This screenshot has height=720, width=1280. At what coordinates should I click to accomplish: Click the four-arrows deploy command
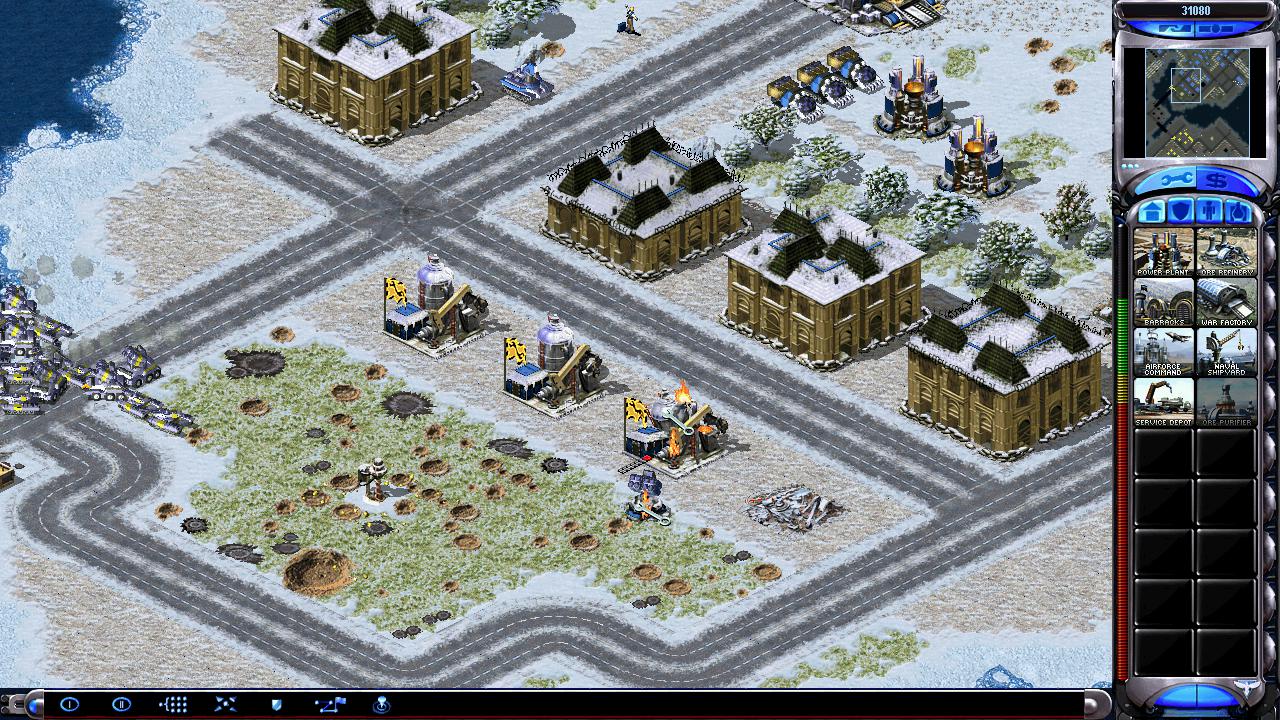(x=225, y=704)
